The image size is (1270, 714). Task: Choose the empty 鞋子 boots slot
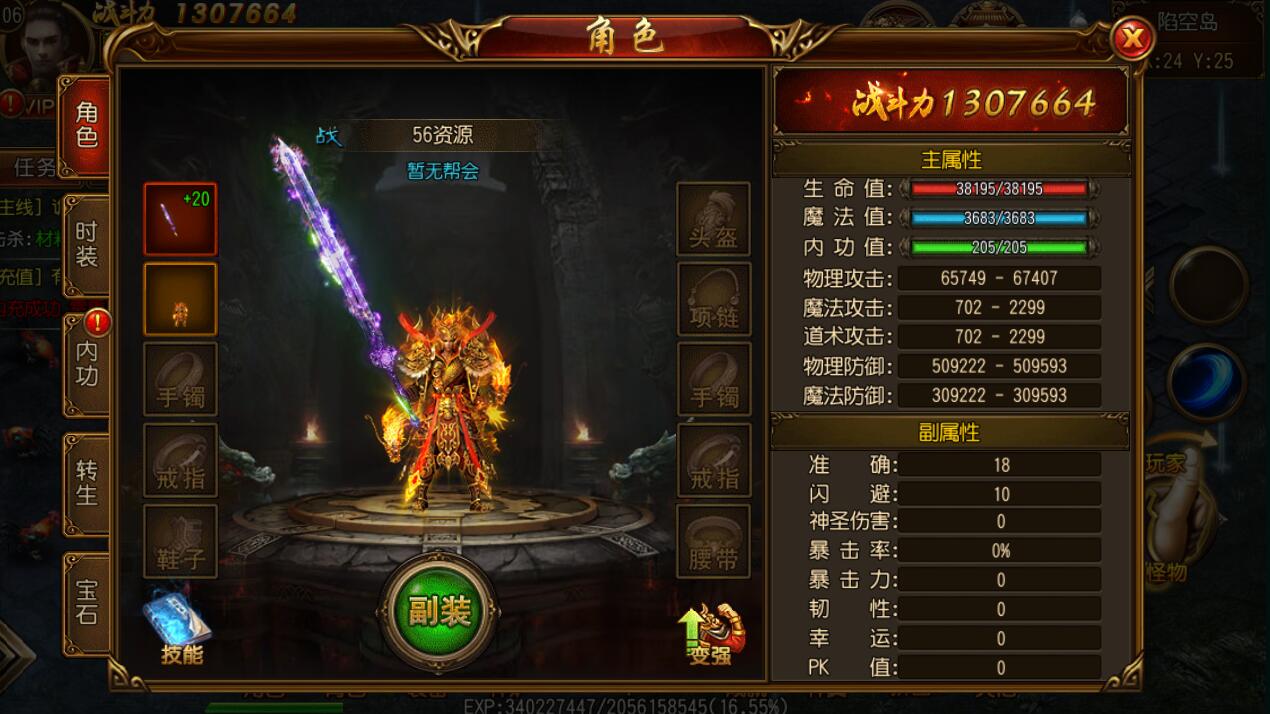(180, 541)
